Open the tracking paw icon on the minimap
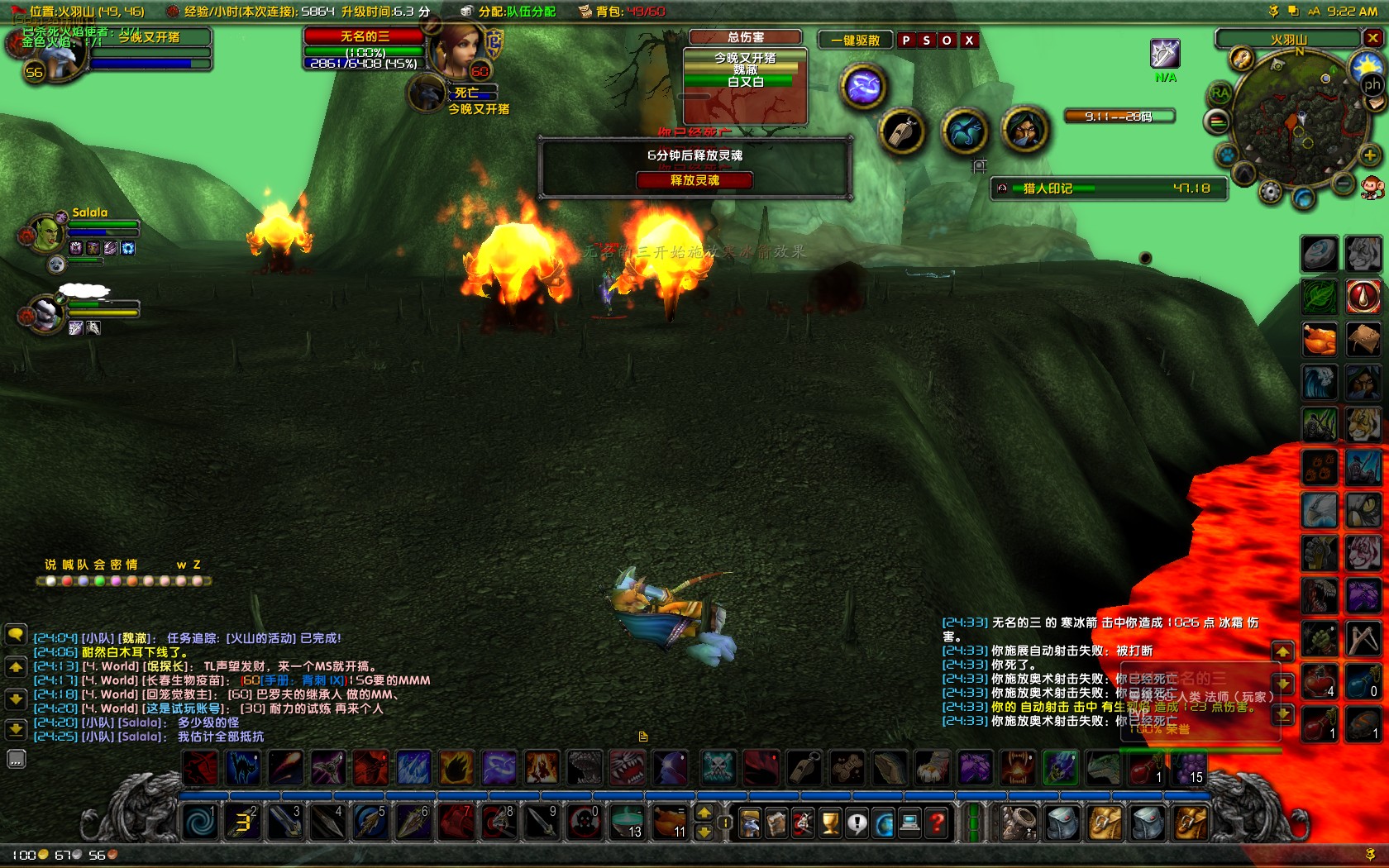The height and width of the screenshot is (868, 1389). point(1226,155)
